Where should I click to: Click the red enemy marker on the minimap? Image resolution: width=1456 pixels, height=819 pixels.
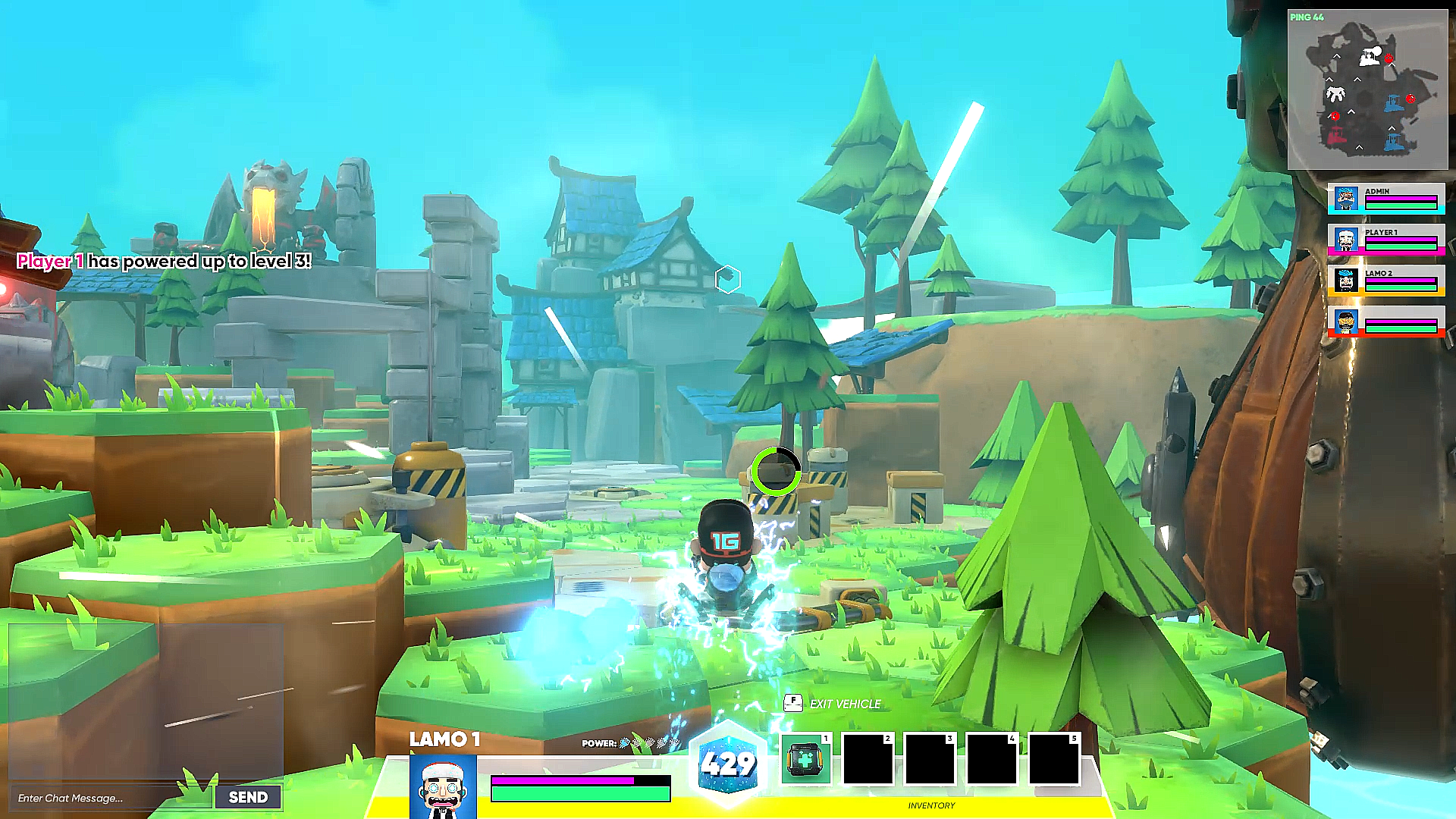(1389, 58)
